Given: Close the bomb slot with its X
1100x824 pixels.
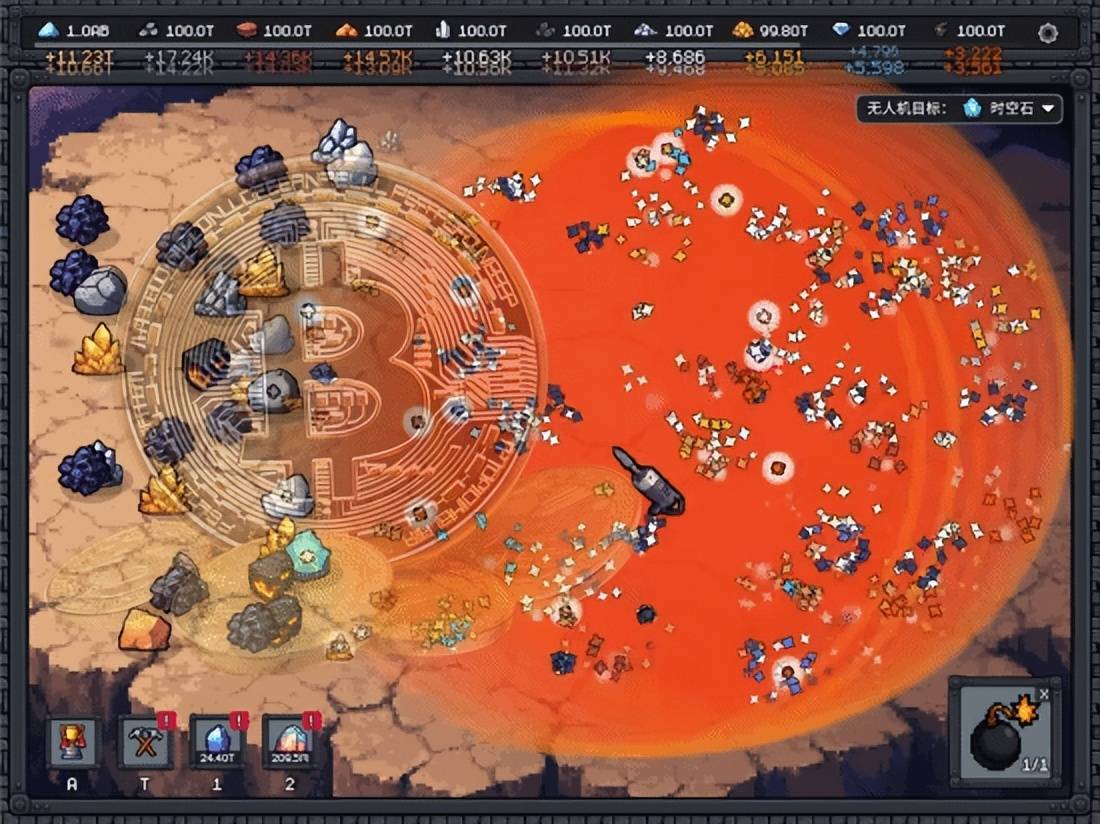Looking at the screenshot, I should 1044,693.
